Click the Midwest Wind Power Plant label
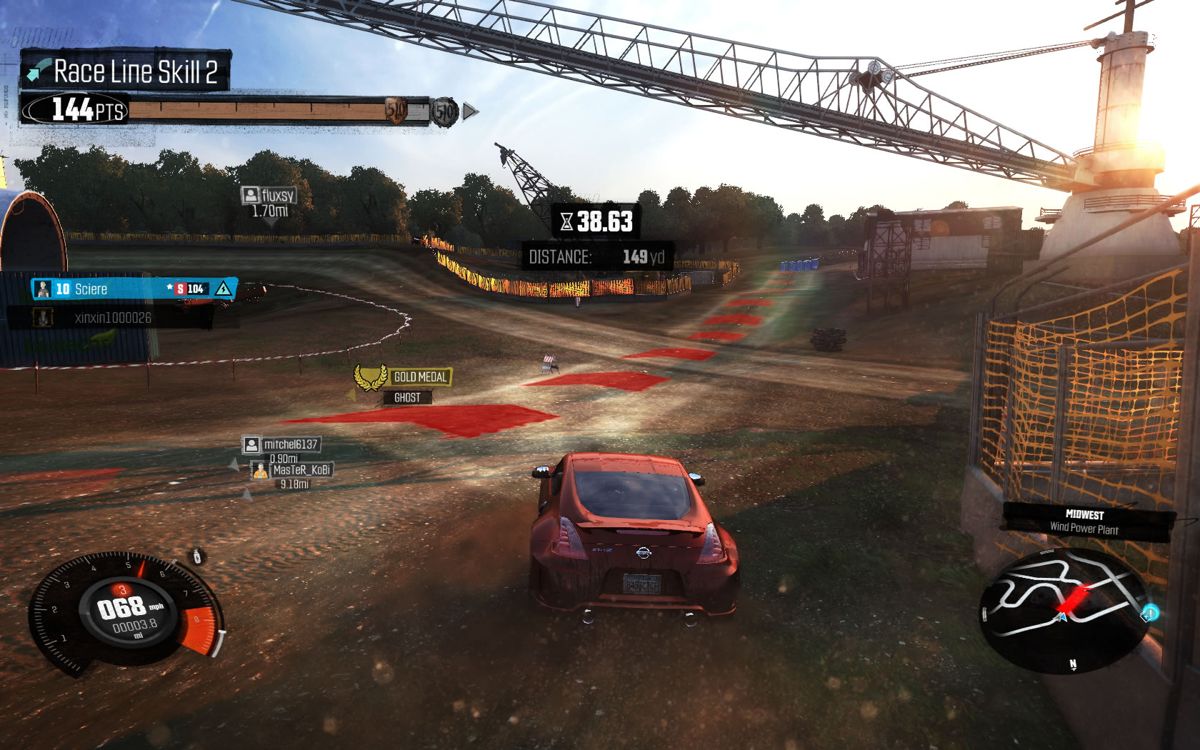Screen dimensions: 1200x750 point(1086,520)
